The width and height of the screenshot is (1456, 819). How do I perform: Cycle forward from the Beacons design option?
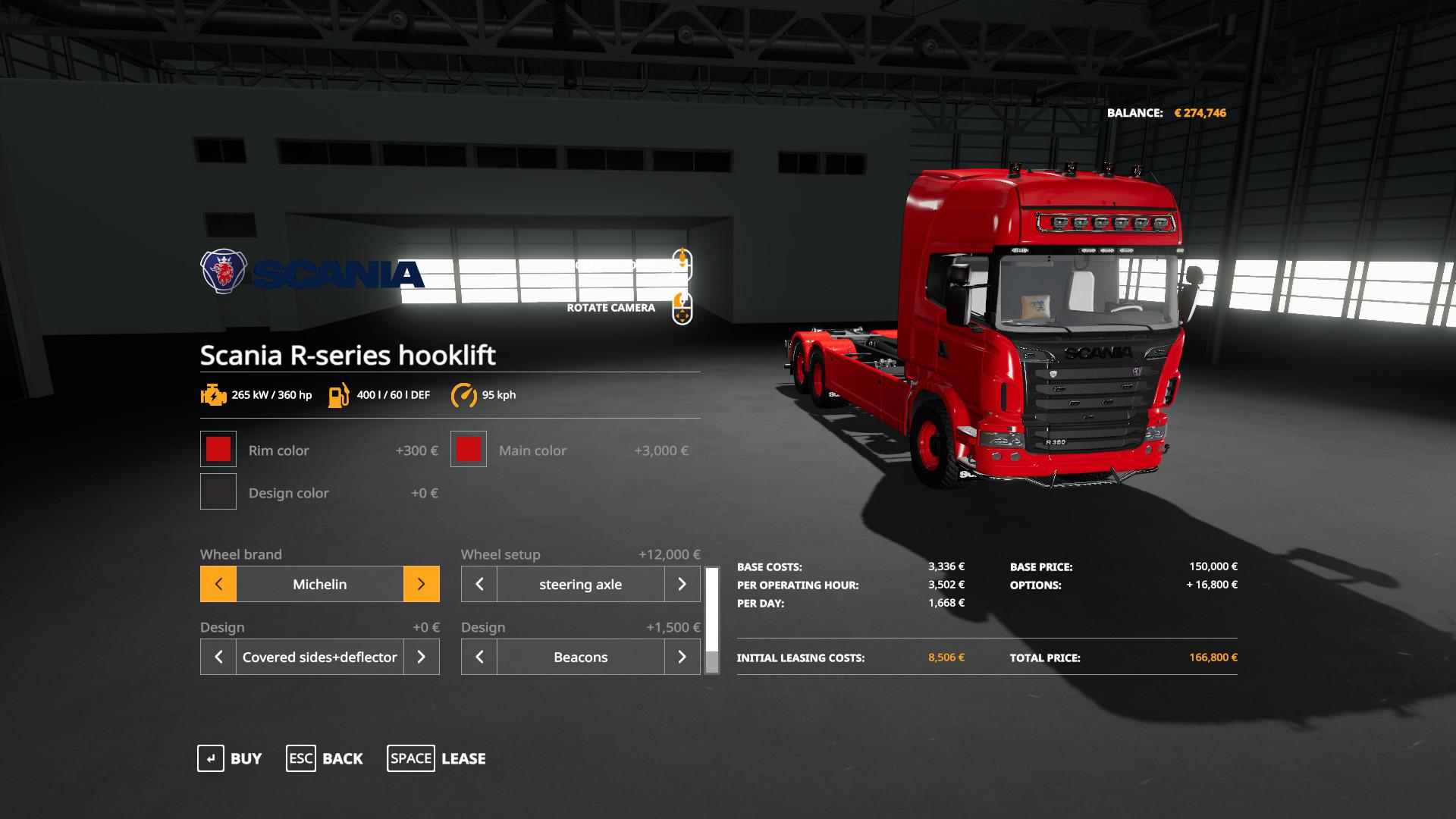coord(682,657)
